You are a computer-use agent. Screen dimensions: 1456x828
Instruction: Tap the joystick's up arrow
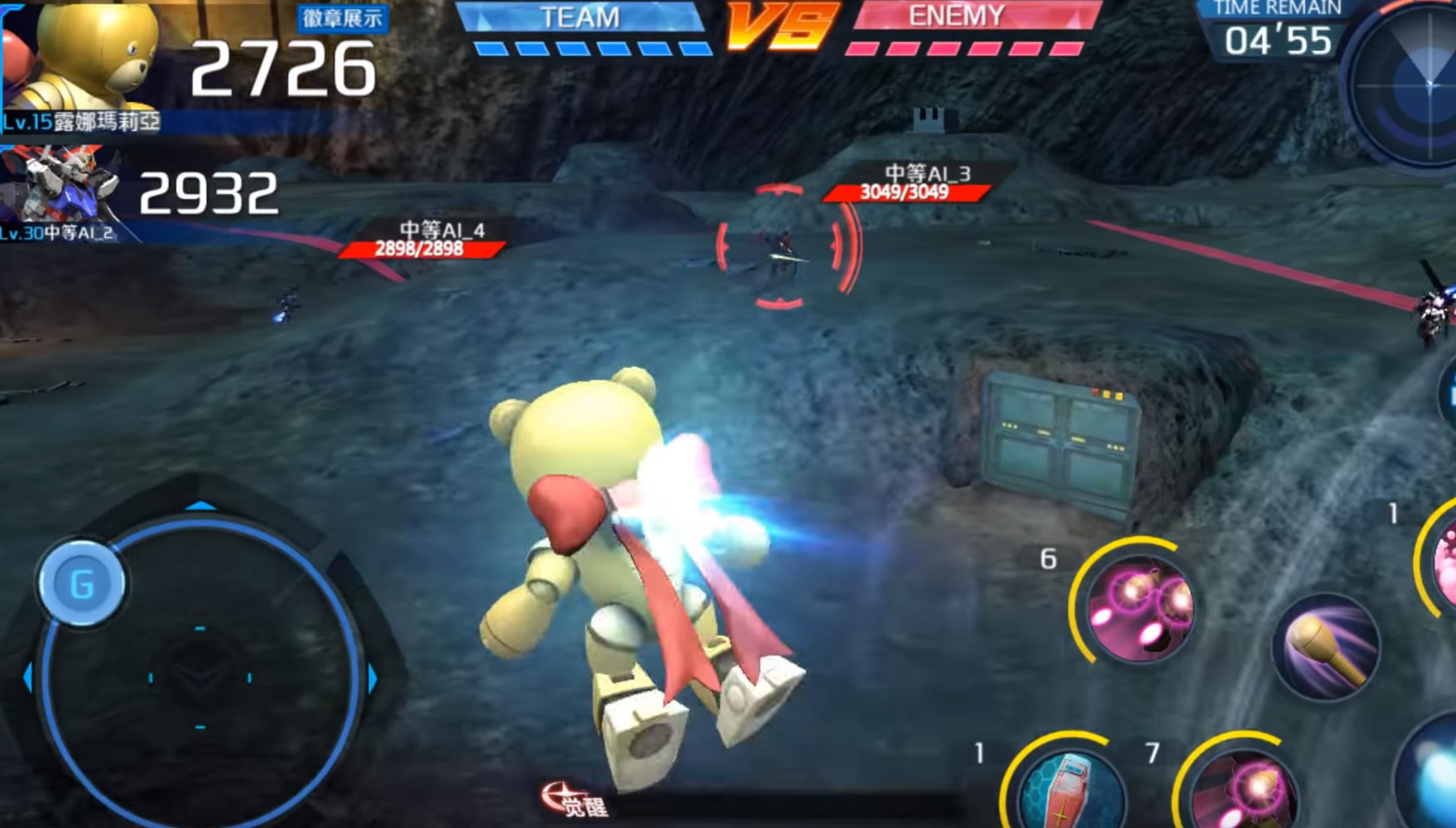point(200,506)
